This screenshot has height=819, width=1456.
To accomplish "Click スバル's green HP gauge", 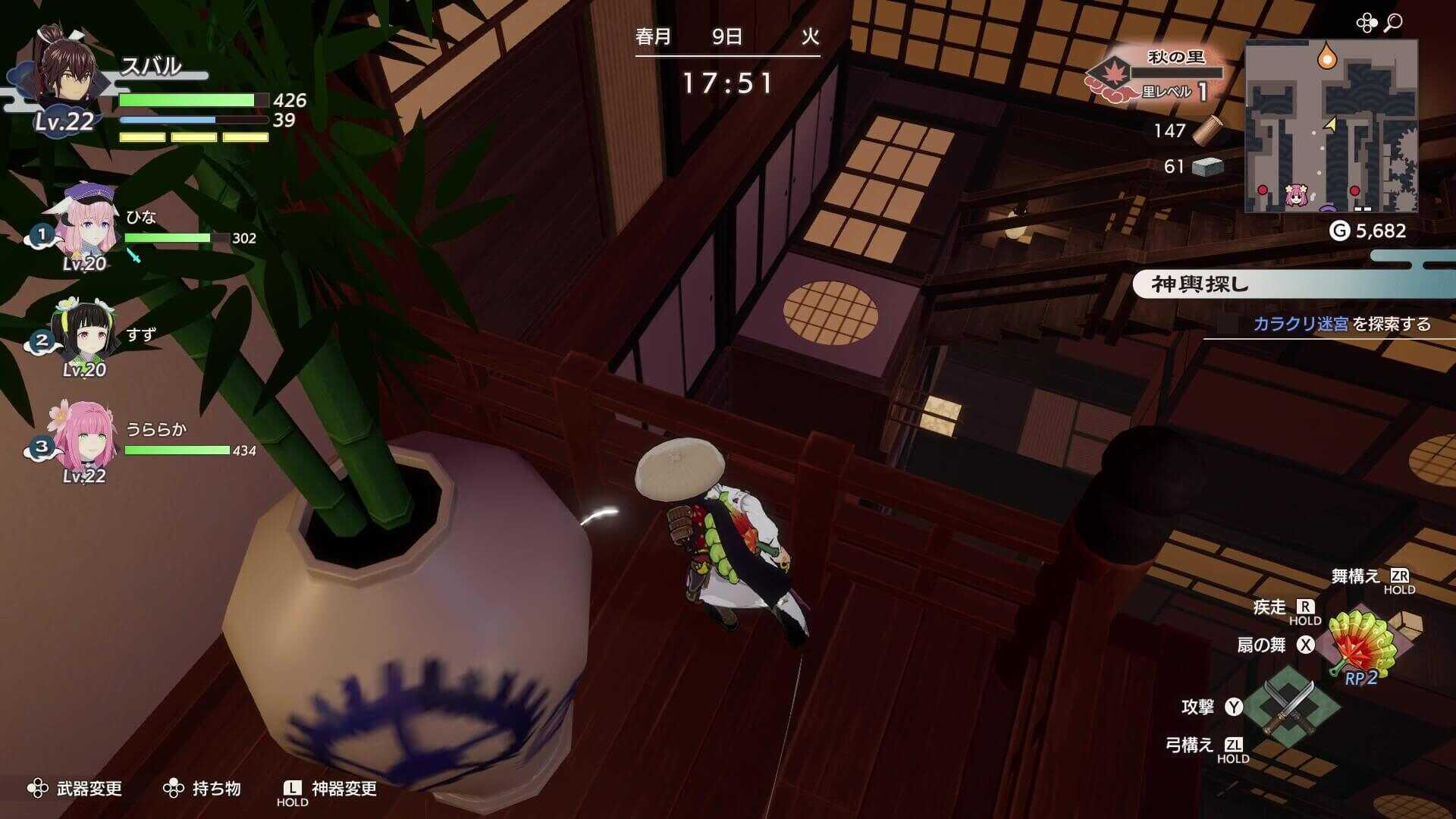I will coord(186,99).
